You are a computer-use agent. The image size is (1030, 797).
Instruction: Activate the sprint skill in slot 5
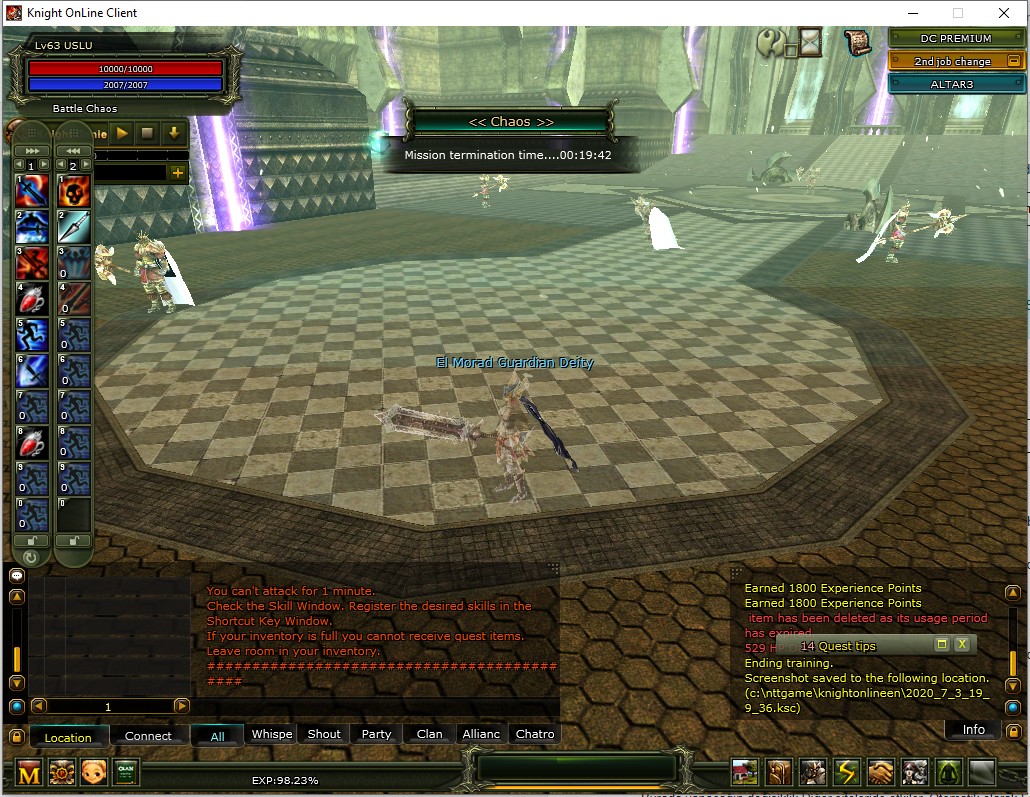(x=31, y=335)
